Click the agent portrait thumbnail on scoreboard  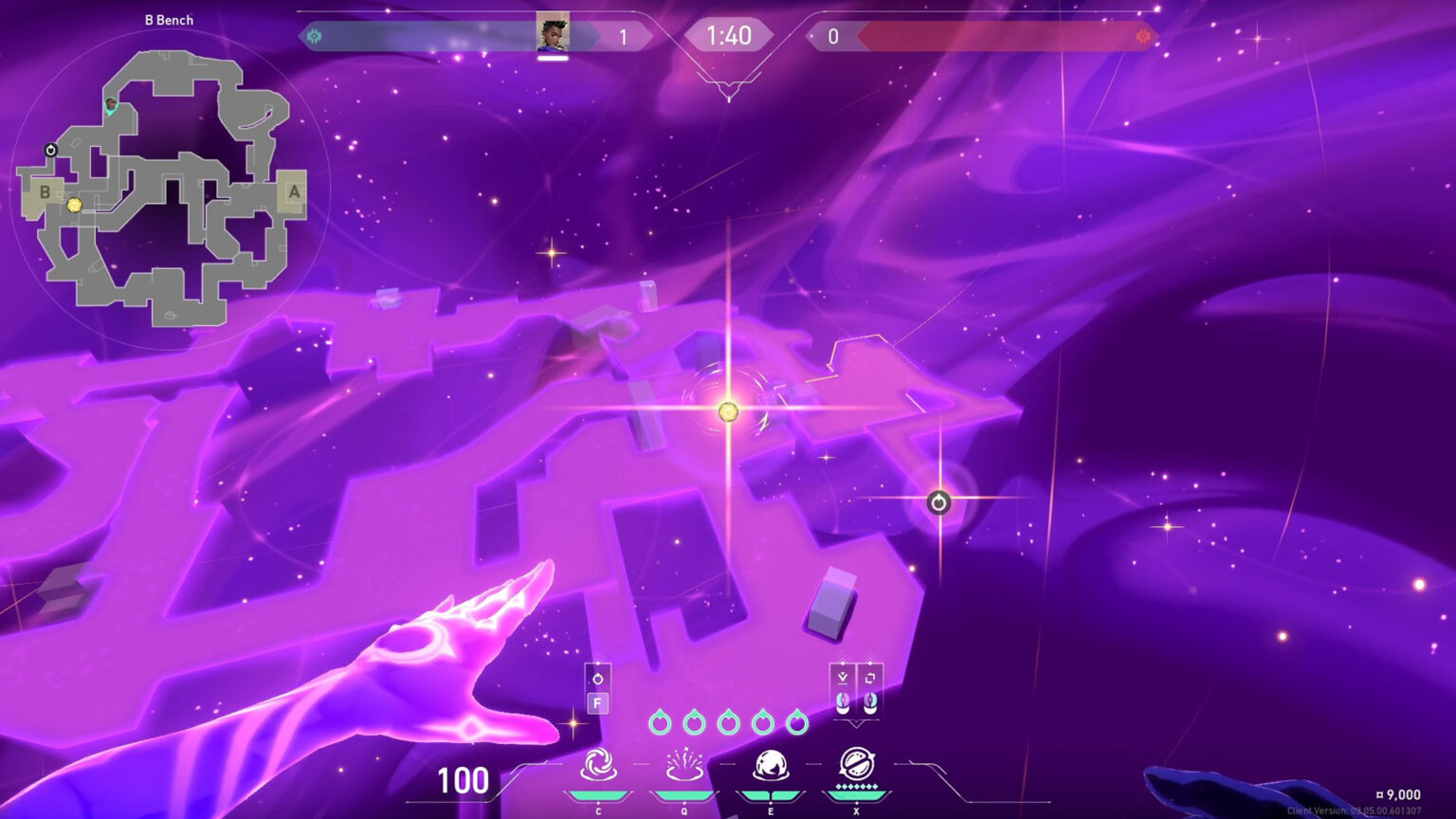(553, 31)
